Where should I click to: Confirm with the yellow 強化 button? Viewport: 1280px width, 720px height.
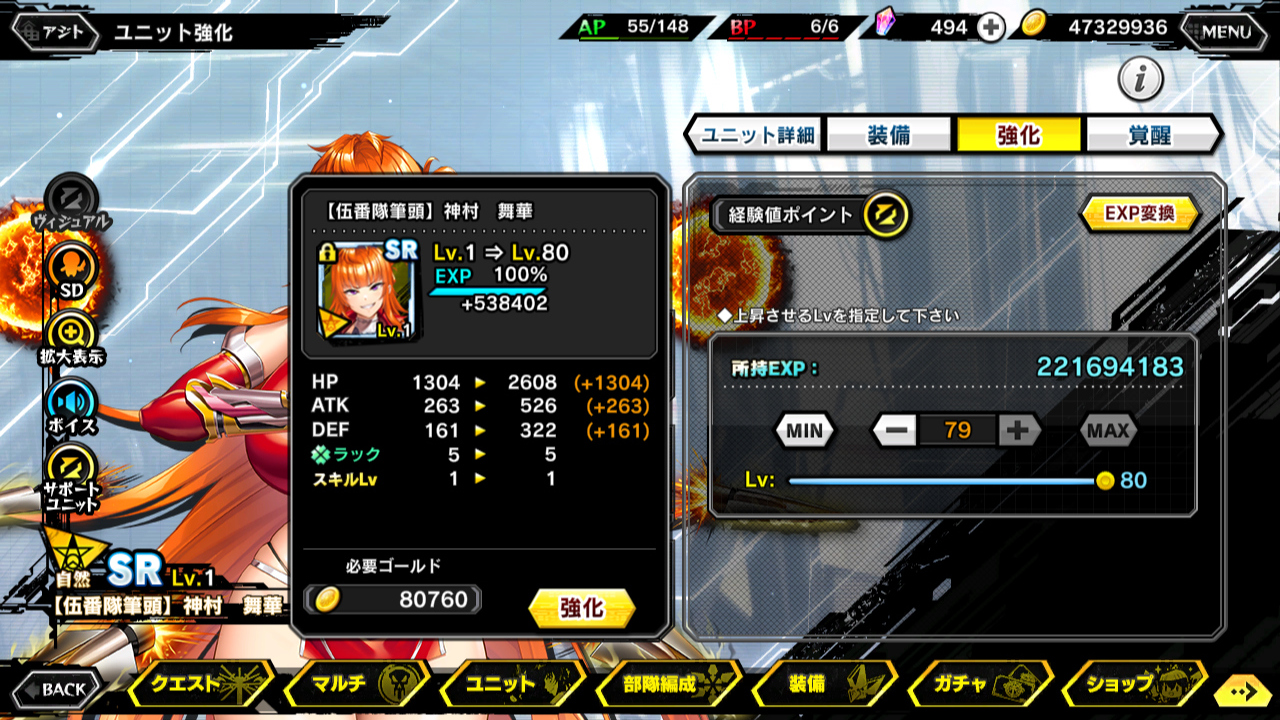pos(581,608)
